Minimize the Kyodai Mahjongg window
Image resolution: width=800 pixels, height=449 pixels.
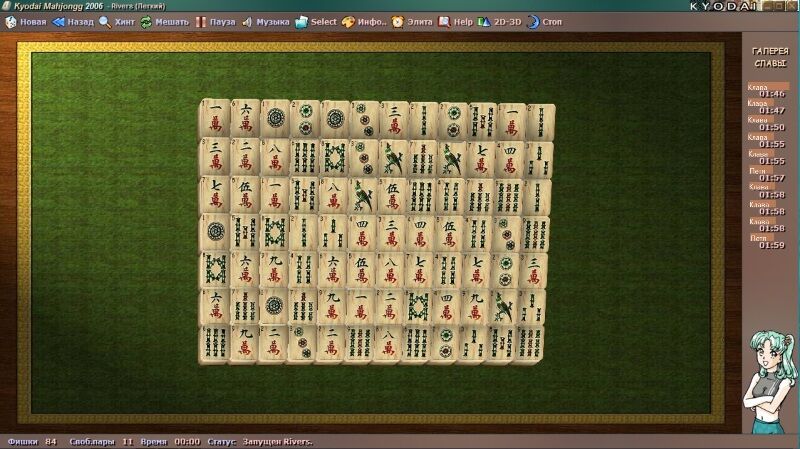[764, 6]
